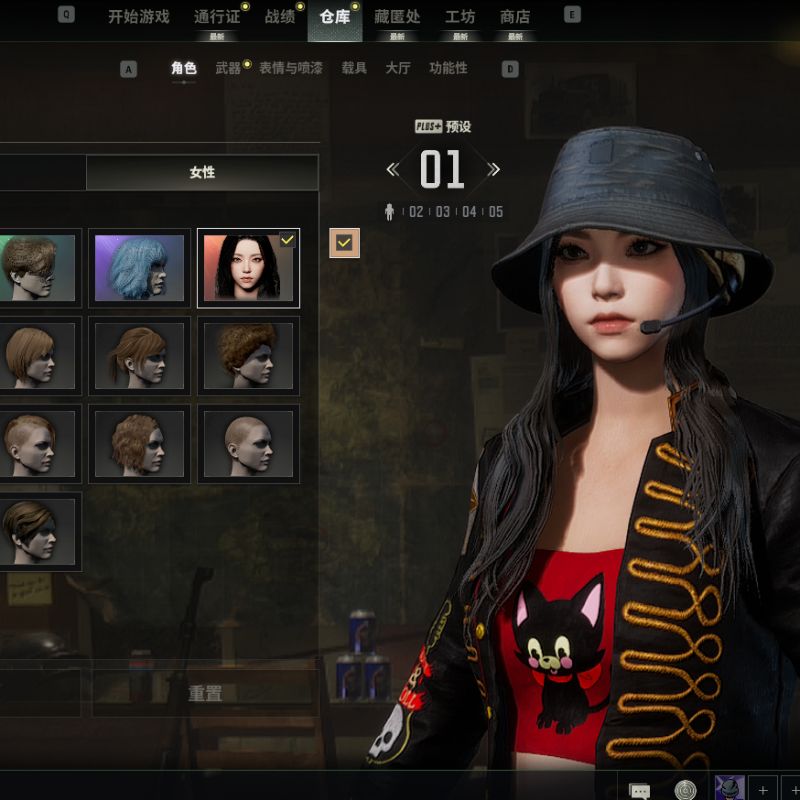Go to the next preset with right arrow
Image resolution: width=800 pixels, height=800 pixels.
[x=493, y=170]
